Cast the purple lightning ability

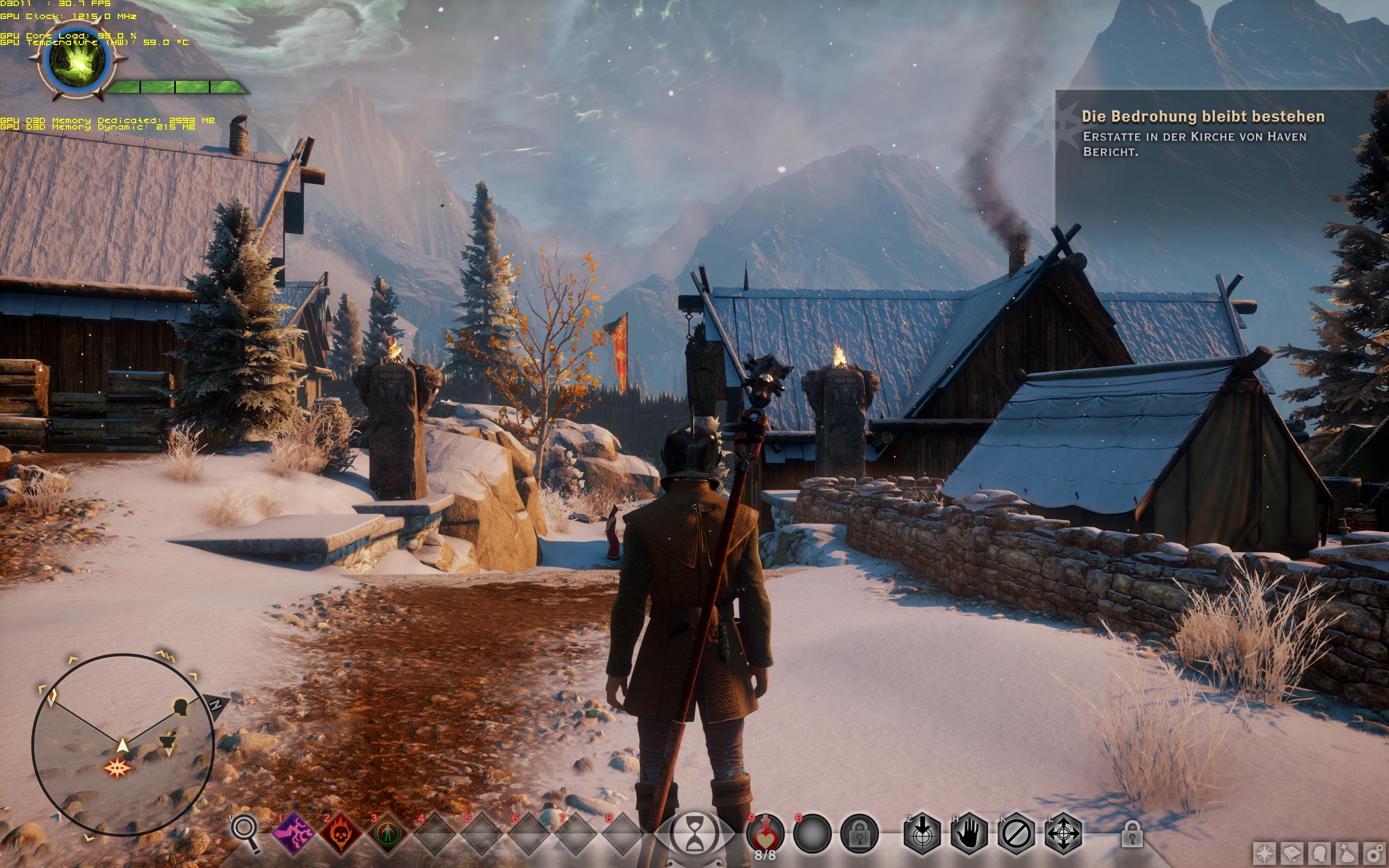(293, 833)
